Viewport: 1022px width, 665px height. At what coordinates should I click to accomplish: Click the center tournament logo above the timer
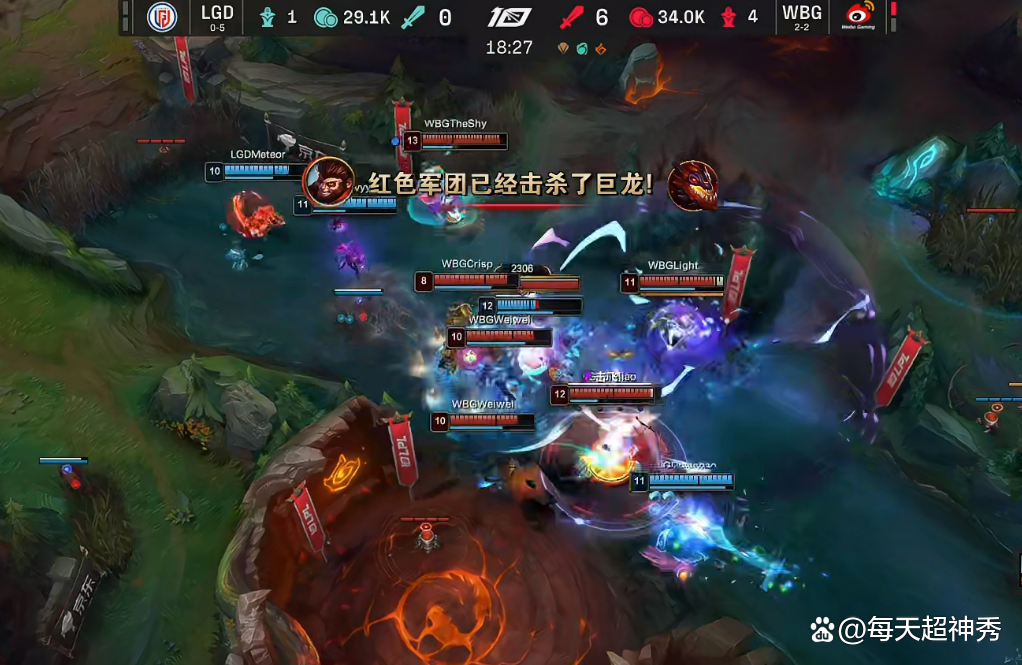[x=509, y=17]
